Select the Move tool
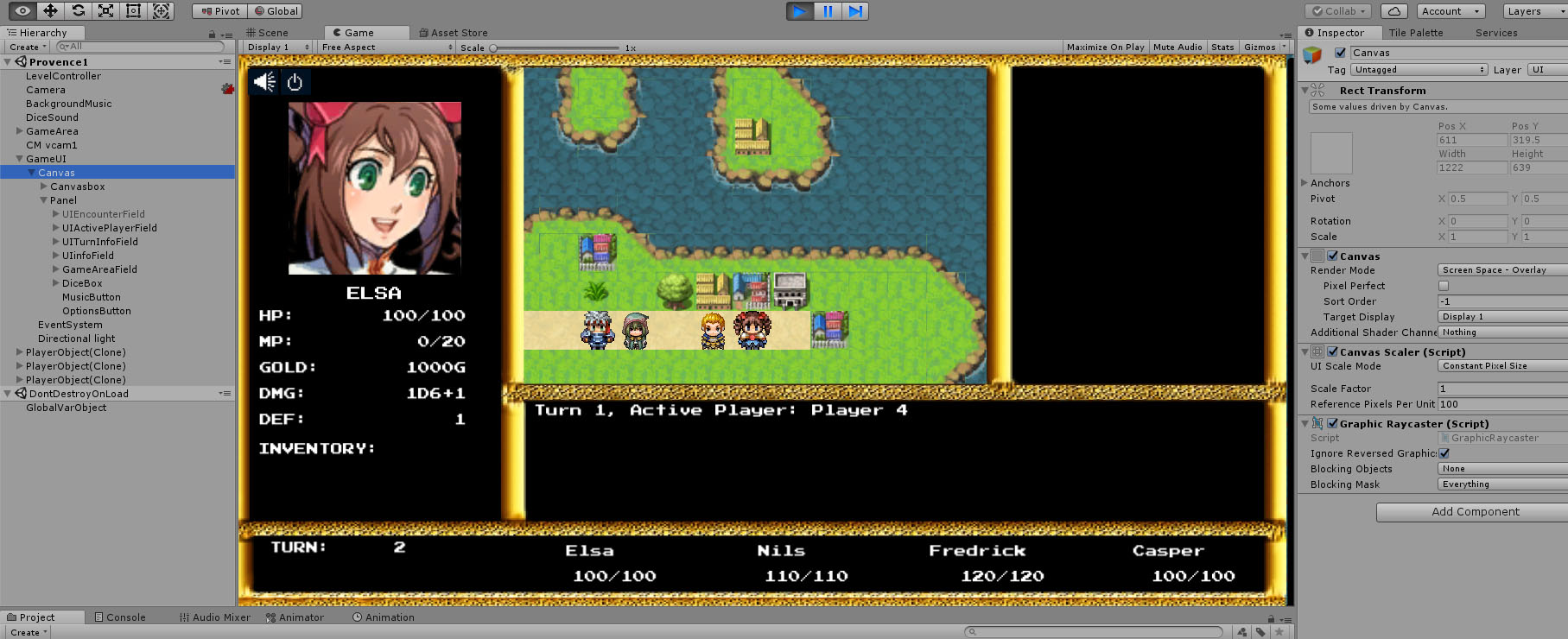The image size is (1568, 639). [52, 11]
